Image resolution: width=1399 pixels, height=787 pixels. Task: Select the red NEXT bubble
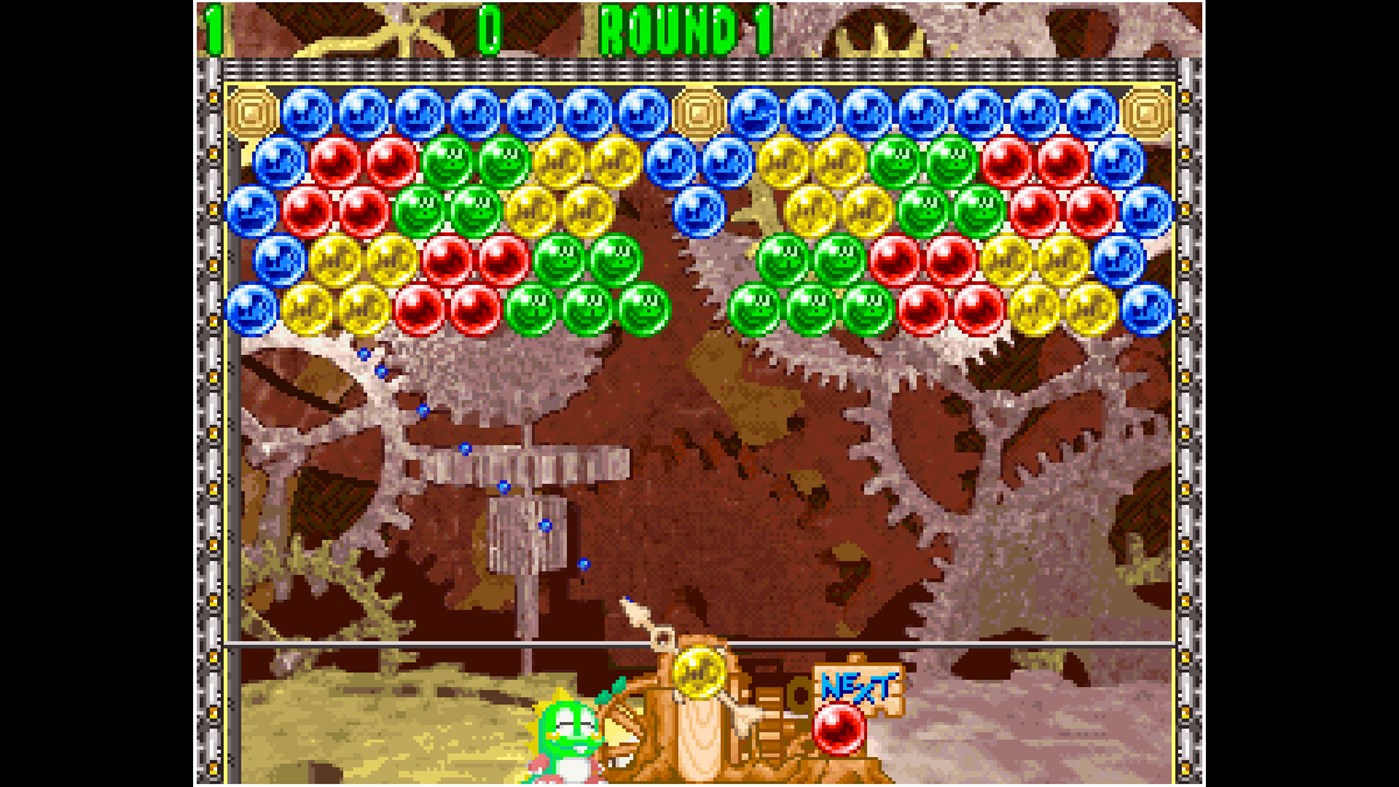click(x=838, y=728)
